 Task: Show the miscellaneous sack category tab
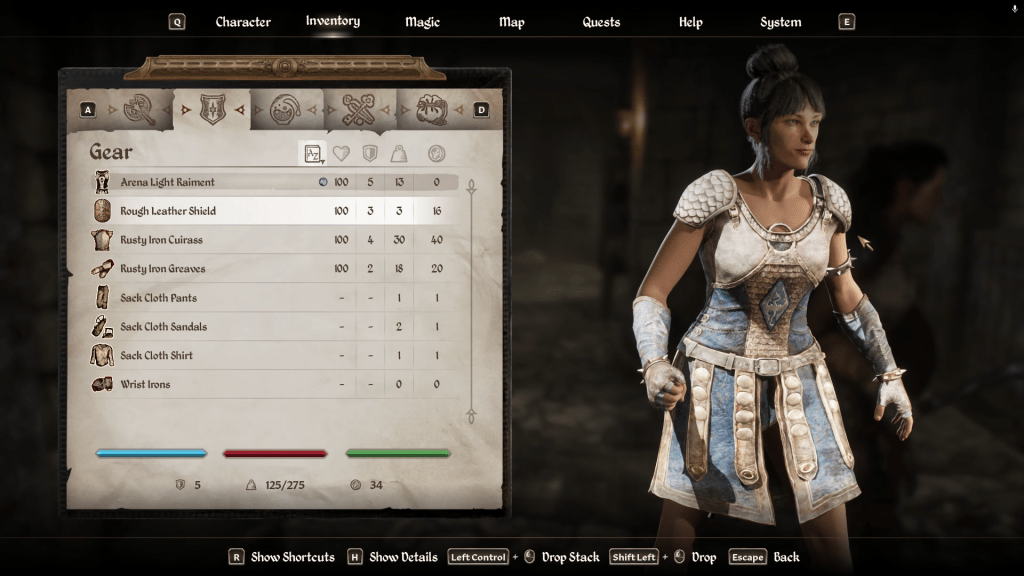pos(431,109)
